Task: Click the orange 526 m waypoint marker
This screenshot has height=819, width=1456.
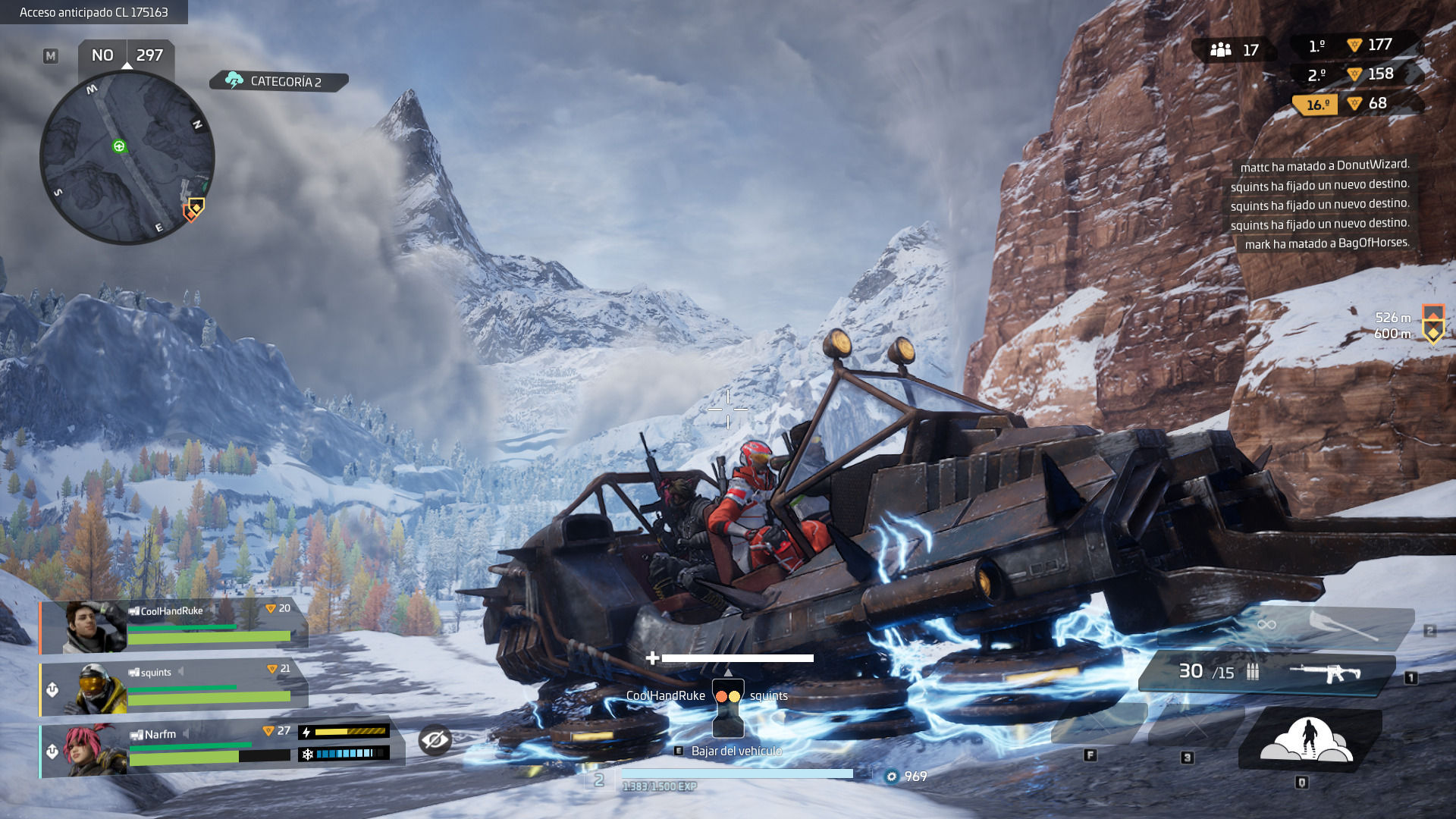Action: pyautogui.click(x=1432, y=312)
